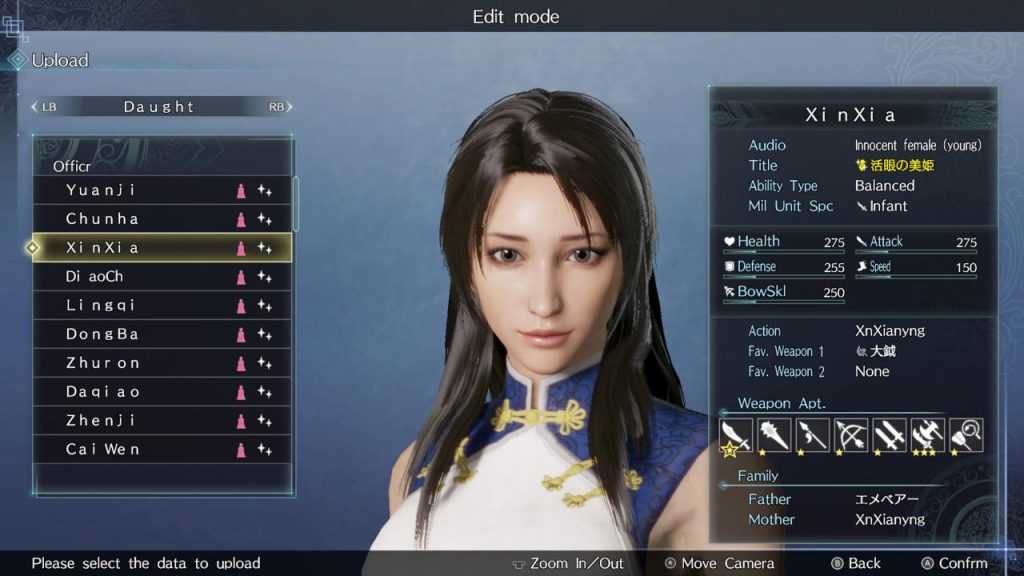Select the highlighted XinXia officer entry
The width and height of the screenshot is (1024, 576).
click(x=160, y=247)
